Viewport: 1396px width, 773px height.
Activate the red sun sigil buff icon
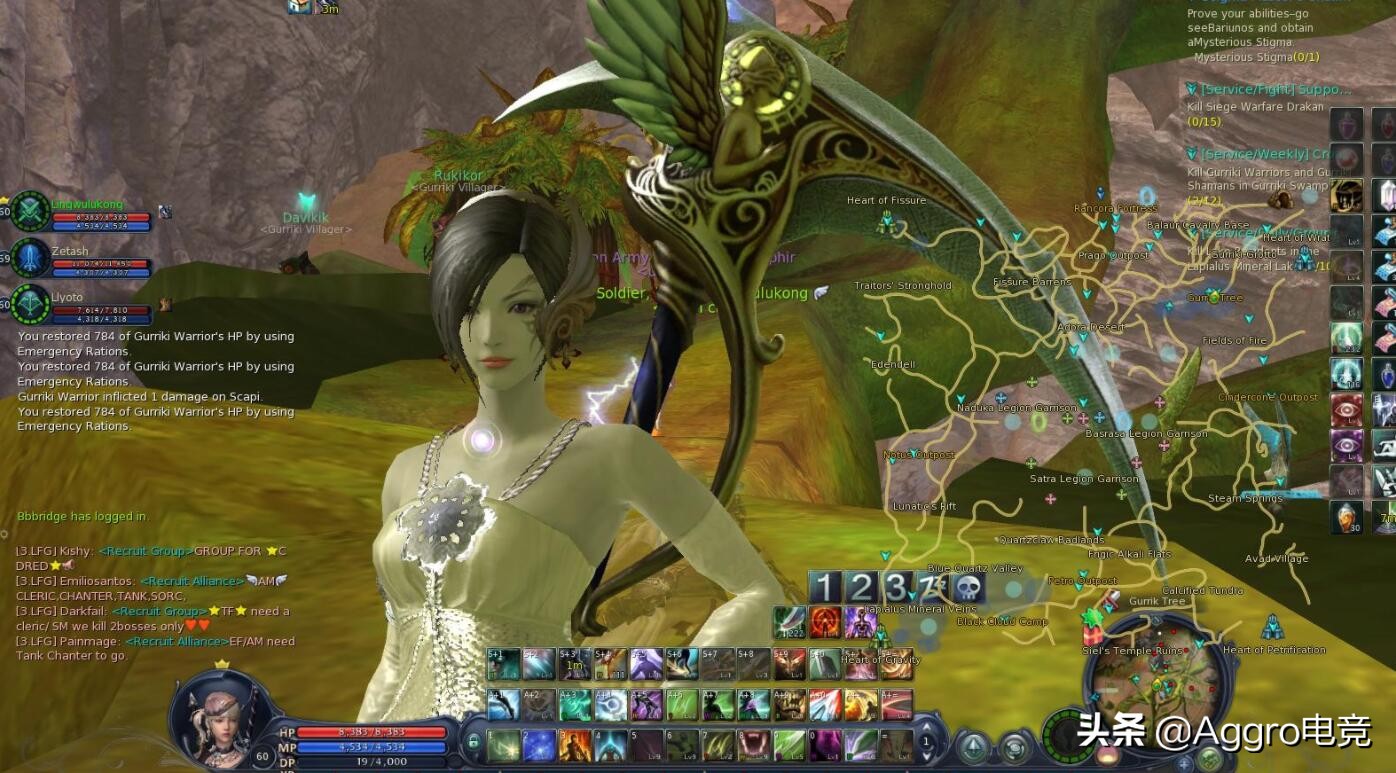pos(825,622)
